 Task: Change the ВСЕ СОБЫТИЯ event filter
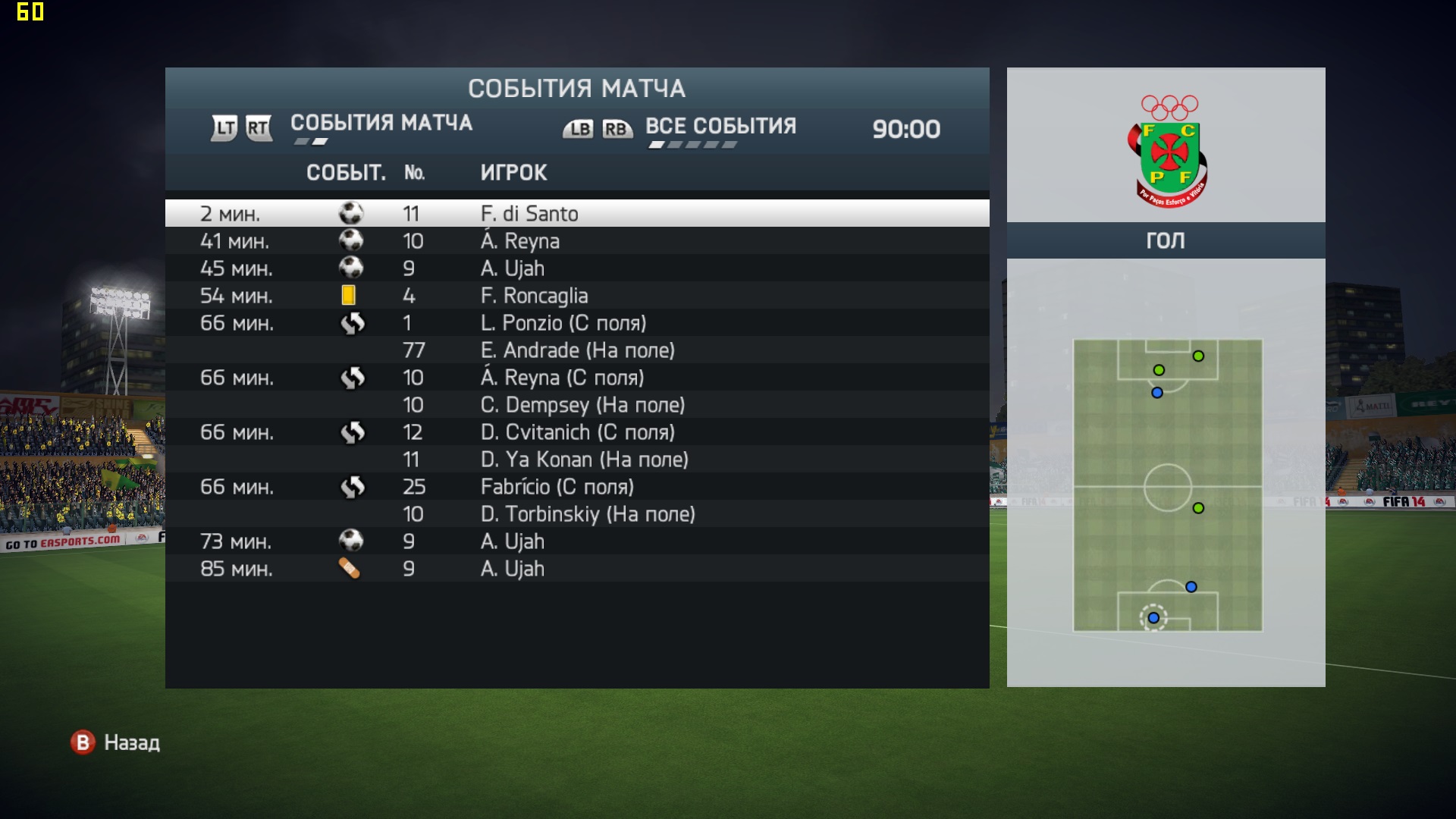point(720,127)
